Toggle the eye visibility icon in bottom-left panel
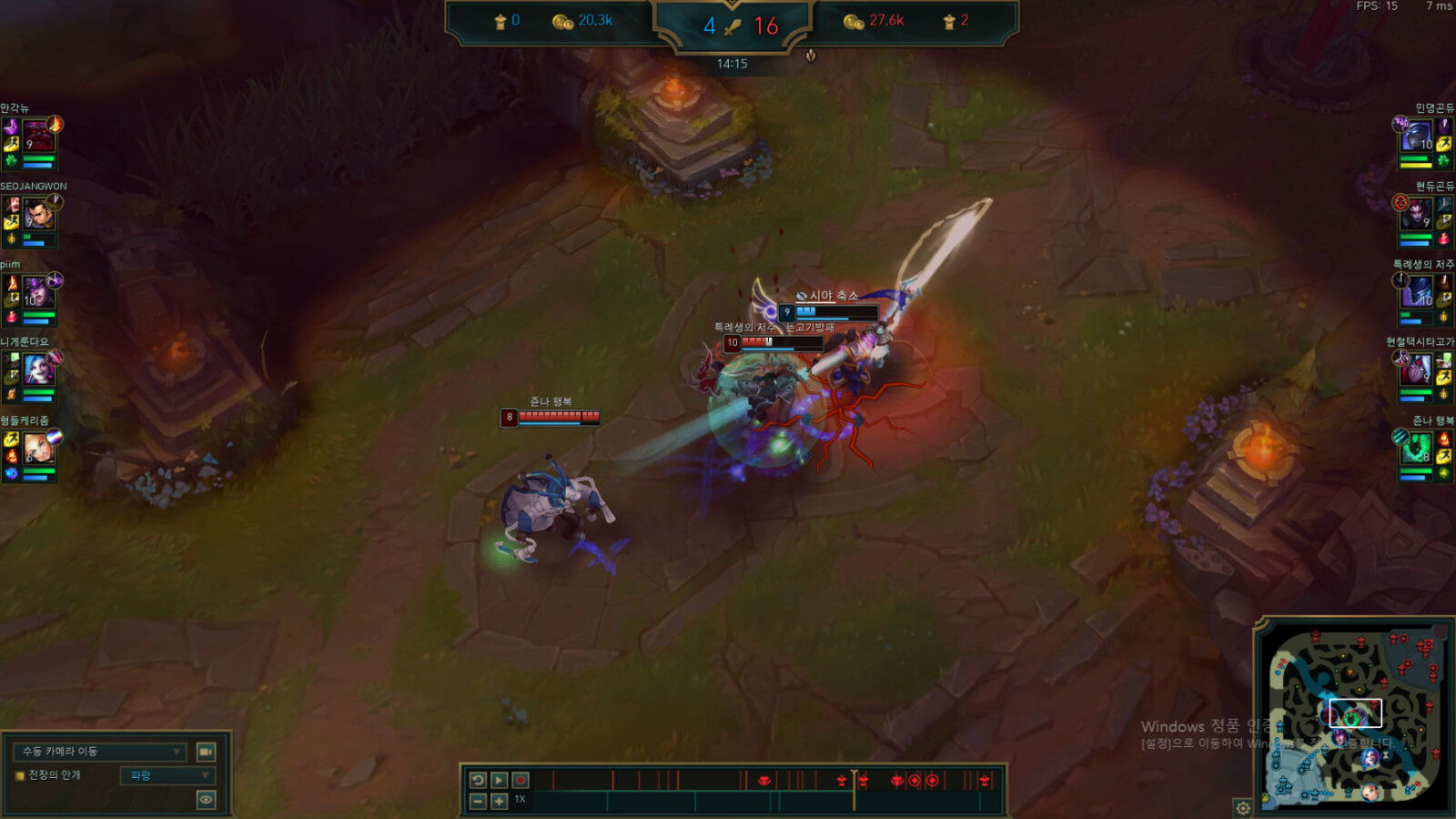The height and width of the screenshot is (819, 1456). tap(206, 800)
